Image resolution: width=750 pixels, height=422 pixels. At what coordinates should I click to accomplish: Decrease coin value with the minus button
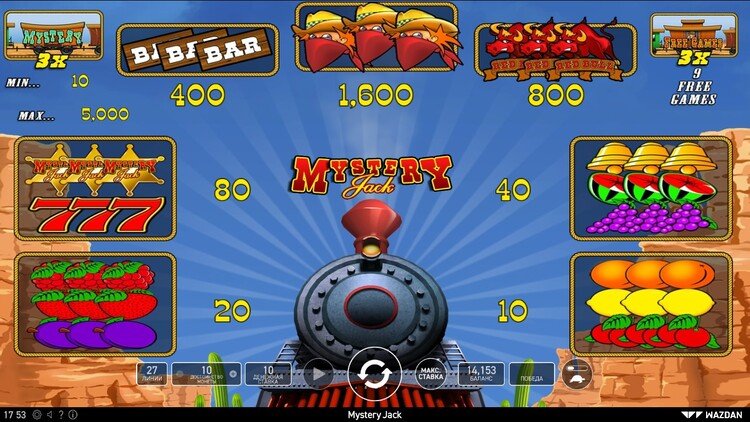[x=177, y=374]
